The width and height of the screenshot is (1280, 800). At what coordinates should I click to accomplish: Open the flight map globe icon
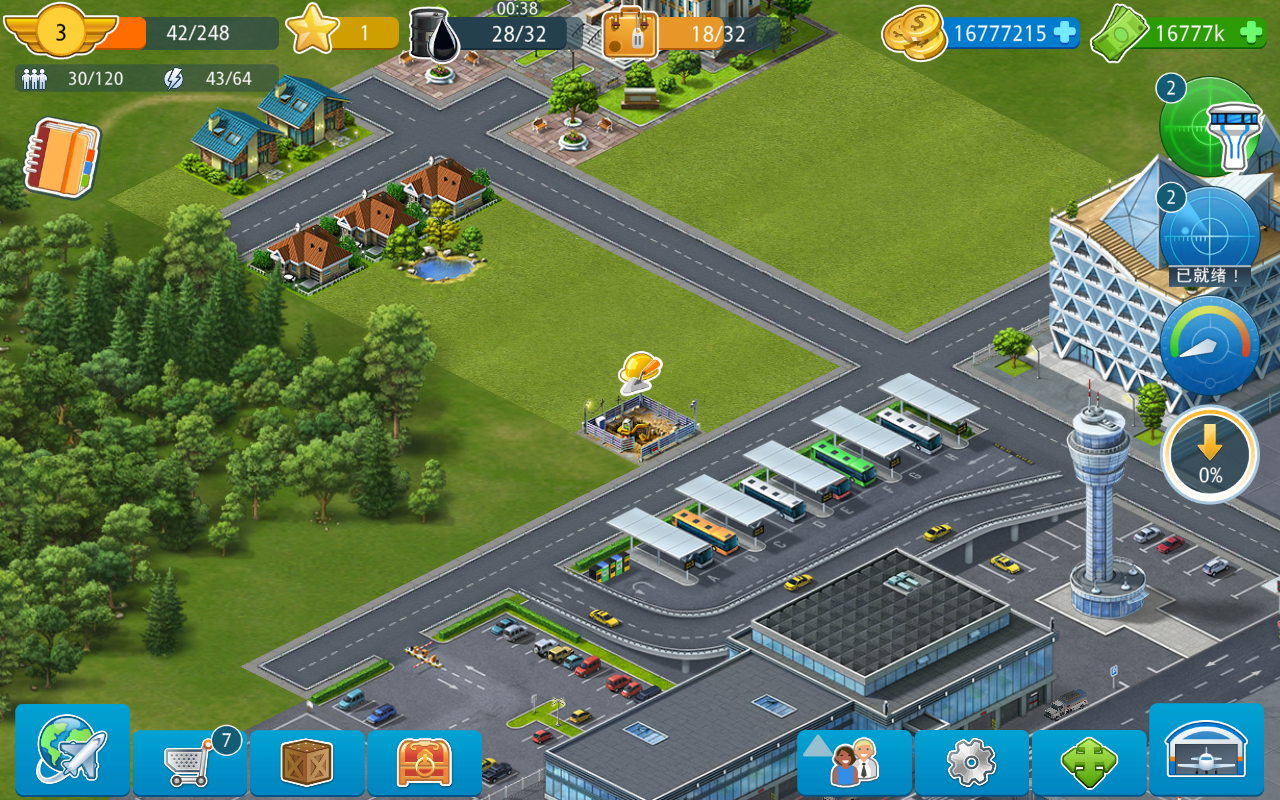click(x=70, y=753)
